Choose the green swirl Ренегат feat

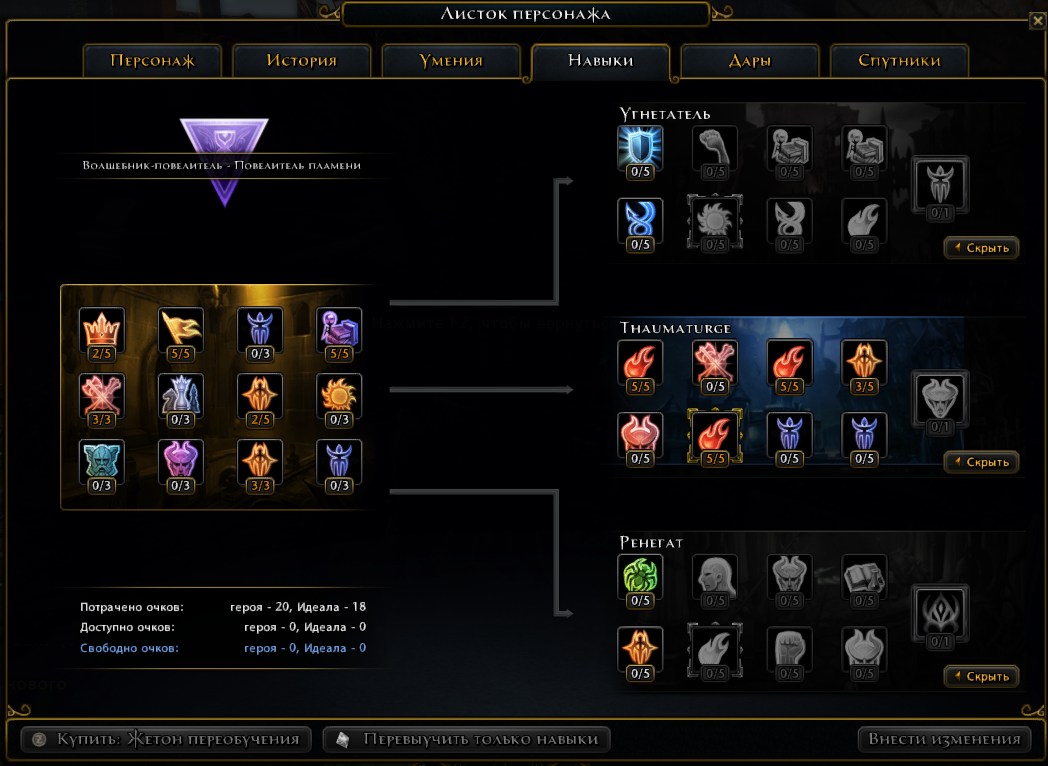point(640,577)
